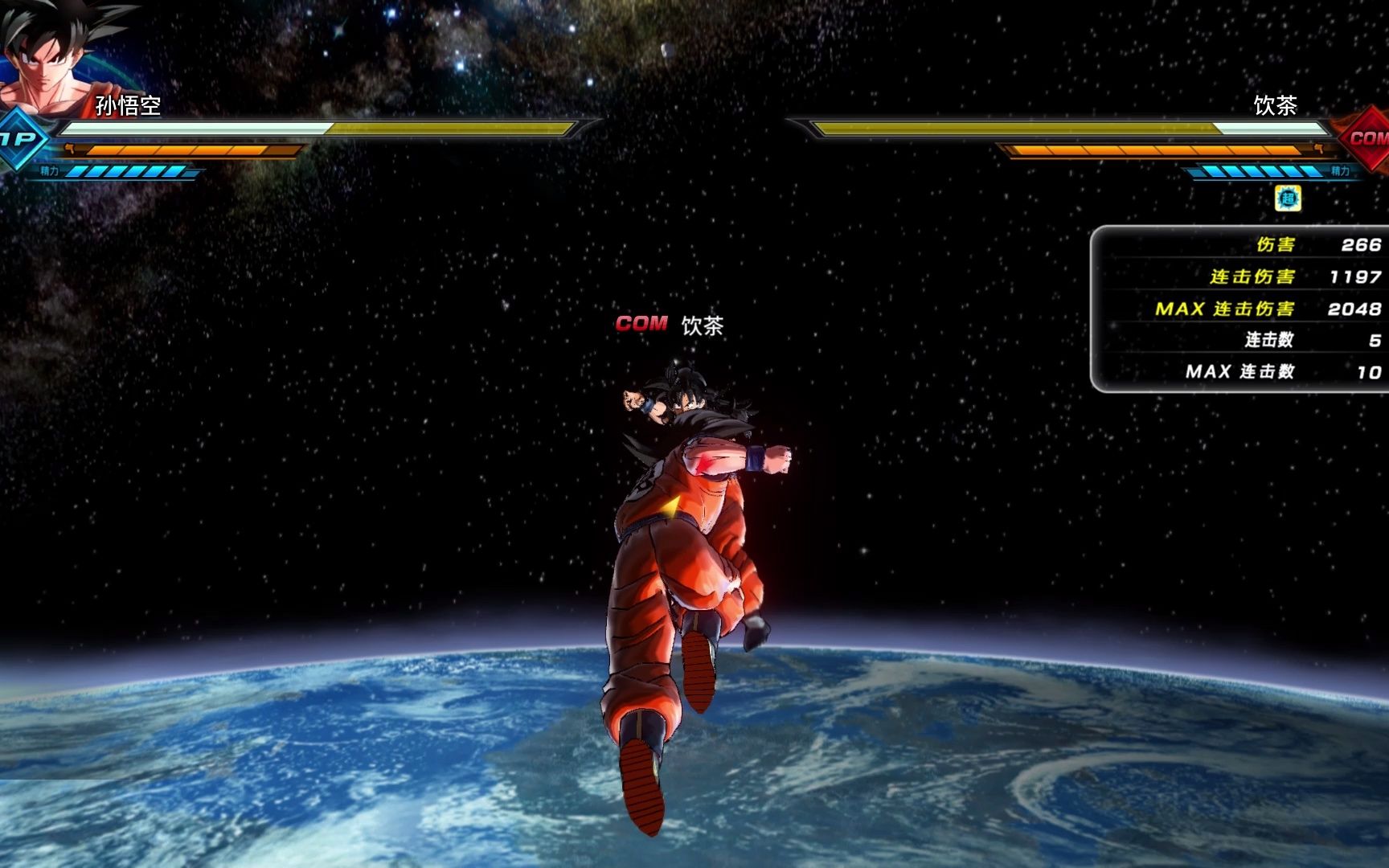Select the yellow 超 status icon

click(1288, 199)
